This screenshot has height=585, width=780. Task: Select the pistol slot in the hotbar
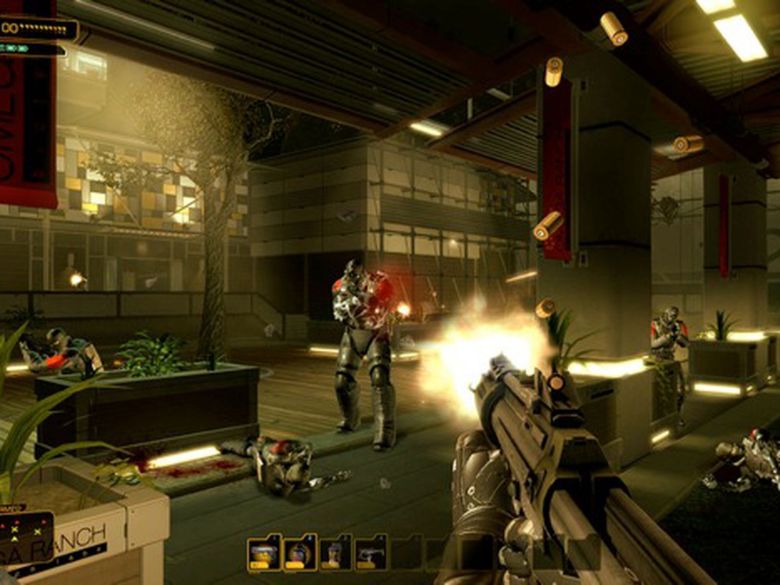pos(372,553)
